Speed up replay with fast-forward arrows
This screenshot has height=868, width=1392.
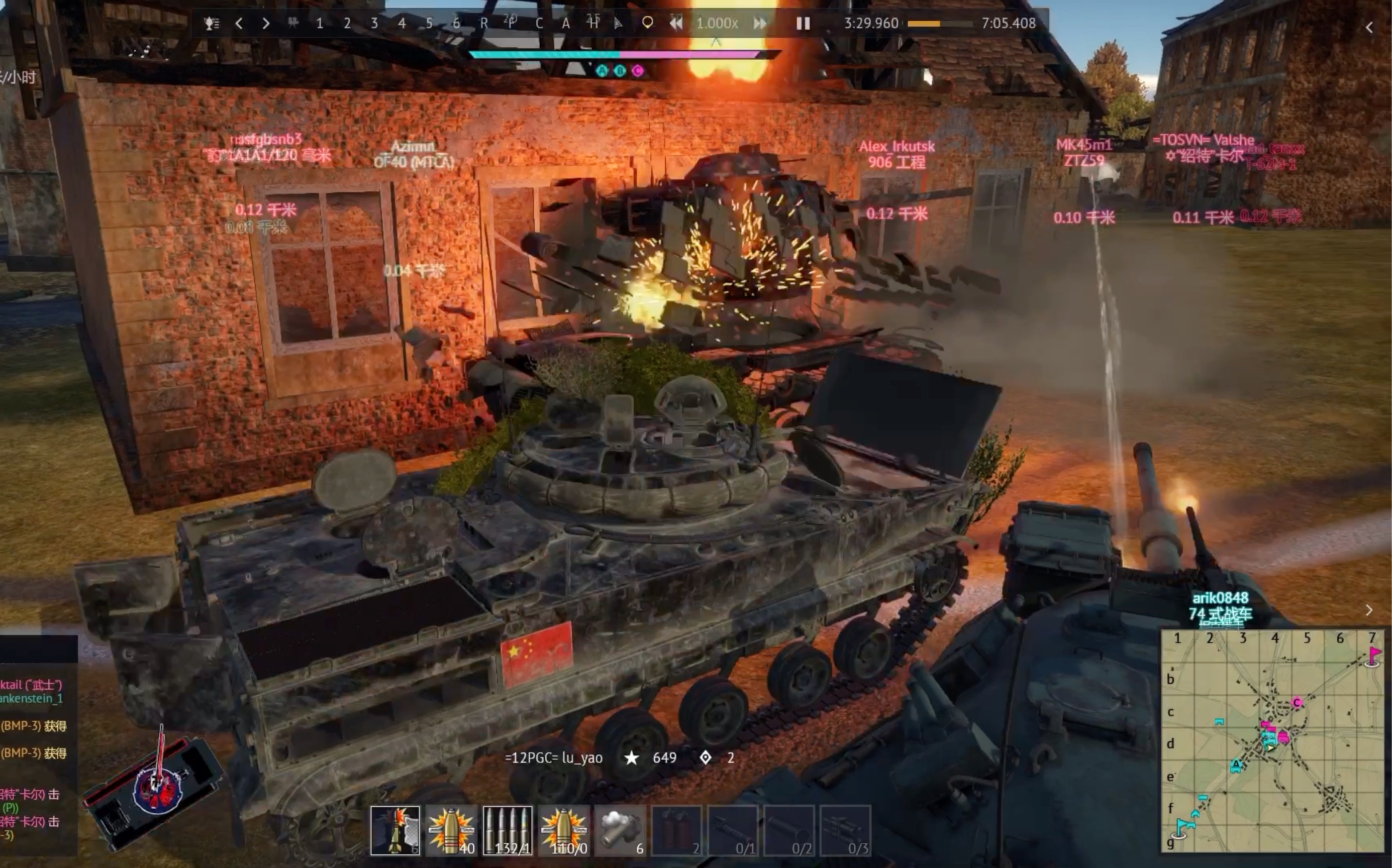point(760,24)
